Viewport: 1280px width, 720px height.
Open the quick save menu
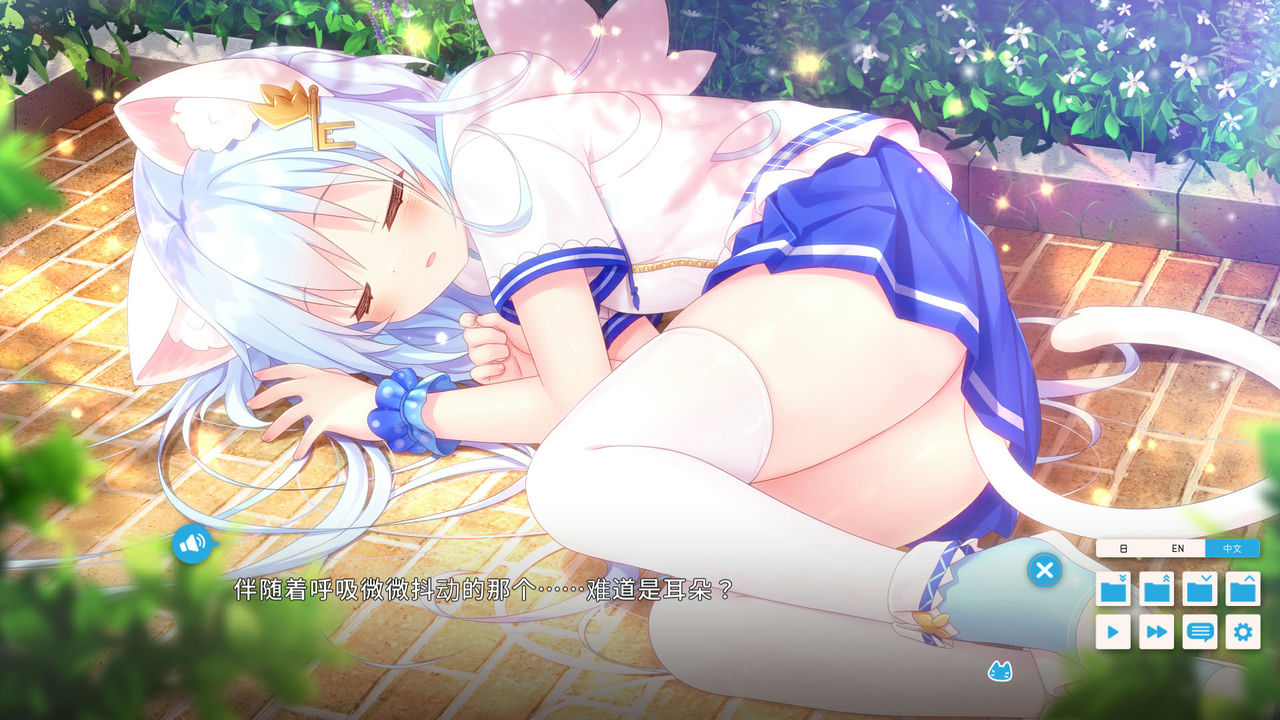pos(1113,589)
